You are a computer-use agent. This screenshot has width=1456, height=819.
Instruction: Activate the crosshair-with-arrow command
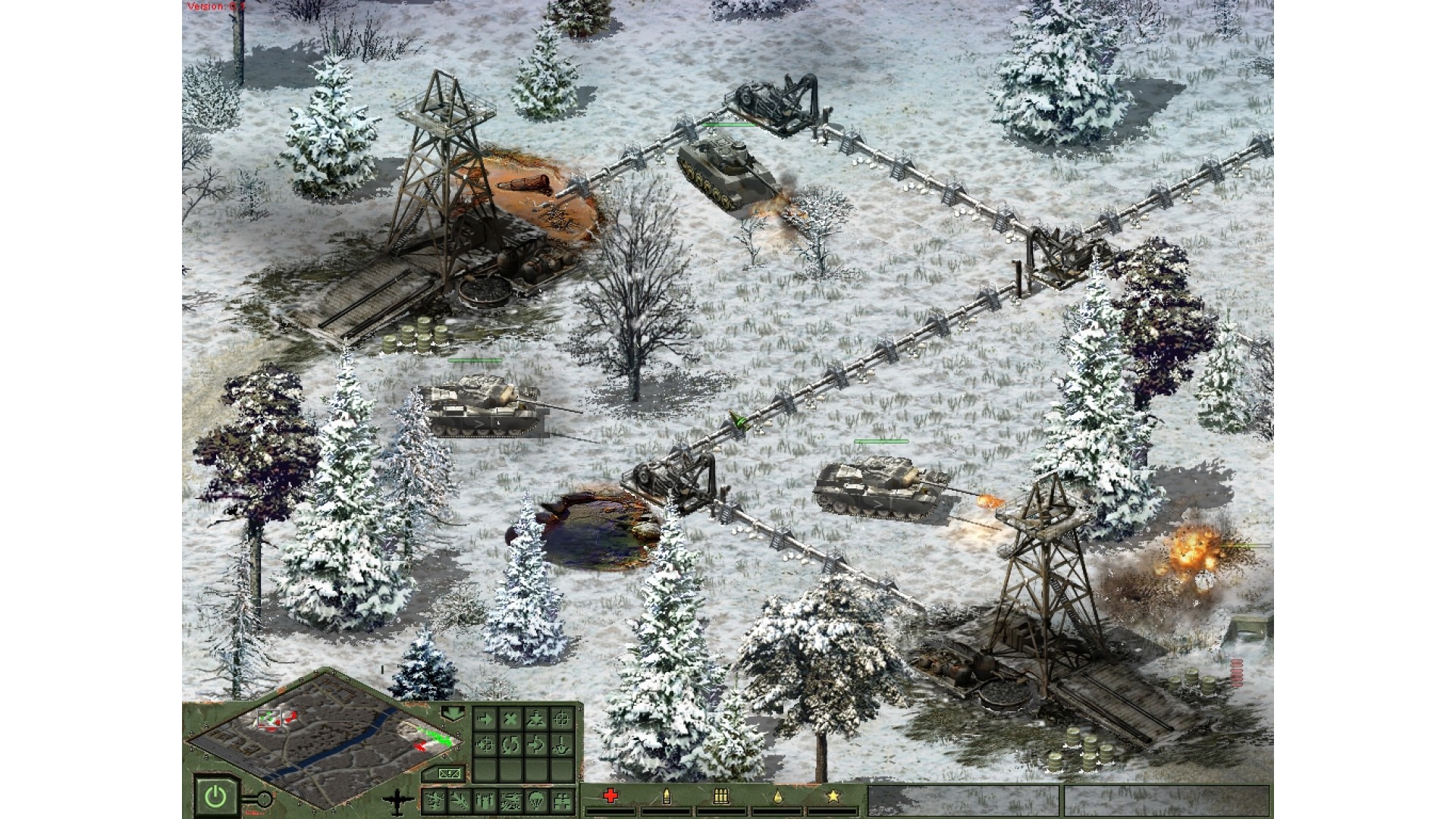[x=485, y=745]
